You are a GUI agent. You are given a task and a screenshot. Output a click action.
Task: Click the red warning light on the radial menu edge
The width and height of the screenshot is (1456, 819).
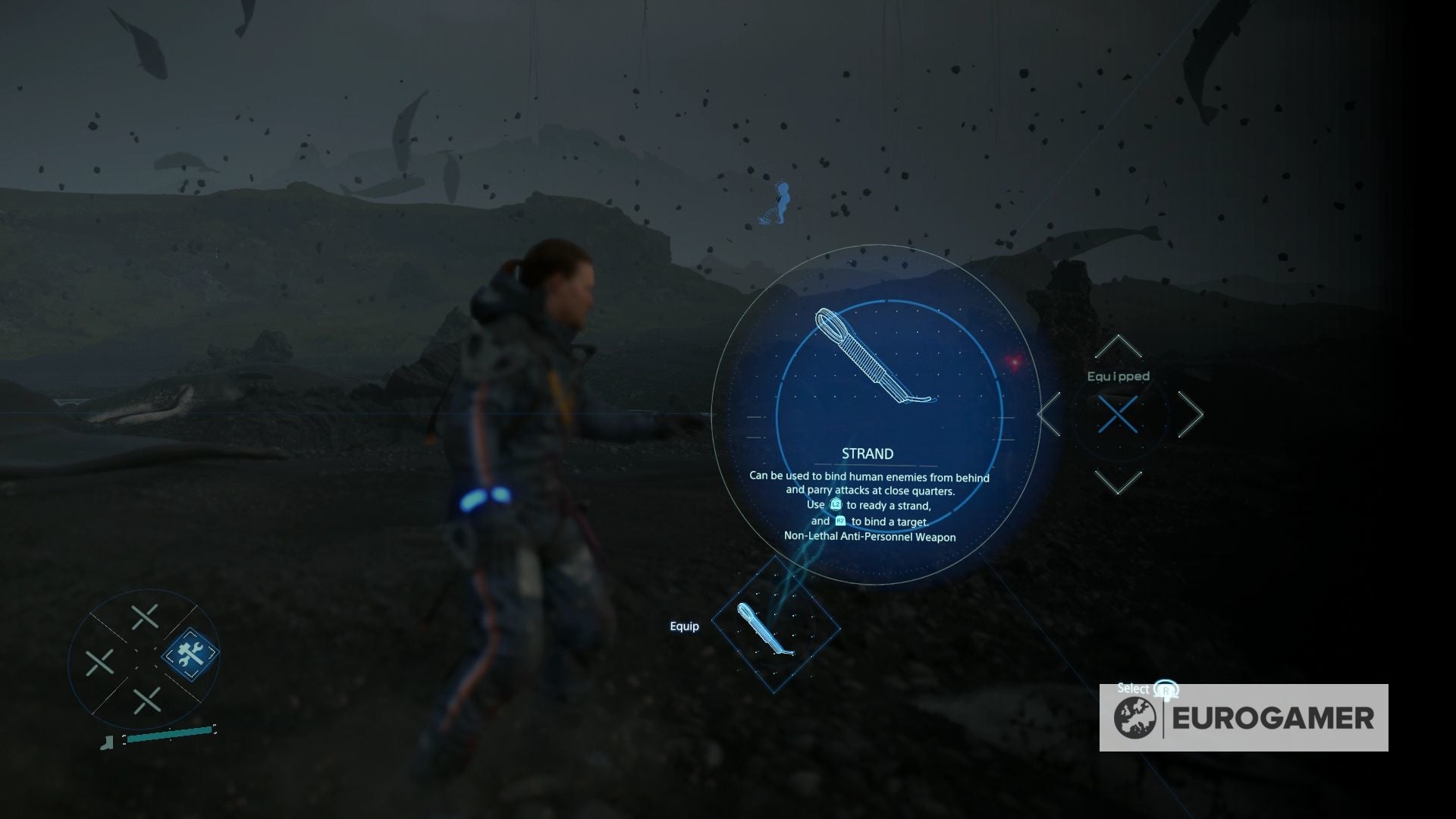(1014, 362)
